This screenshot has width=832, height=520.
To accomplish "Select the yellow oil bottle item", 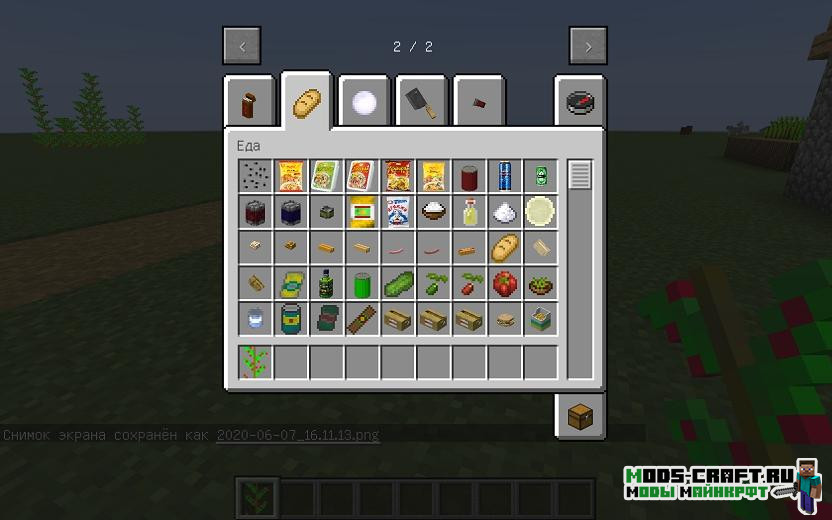I will (x=470, y=212).
